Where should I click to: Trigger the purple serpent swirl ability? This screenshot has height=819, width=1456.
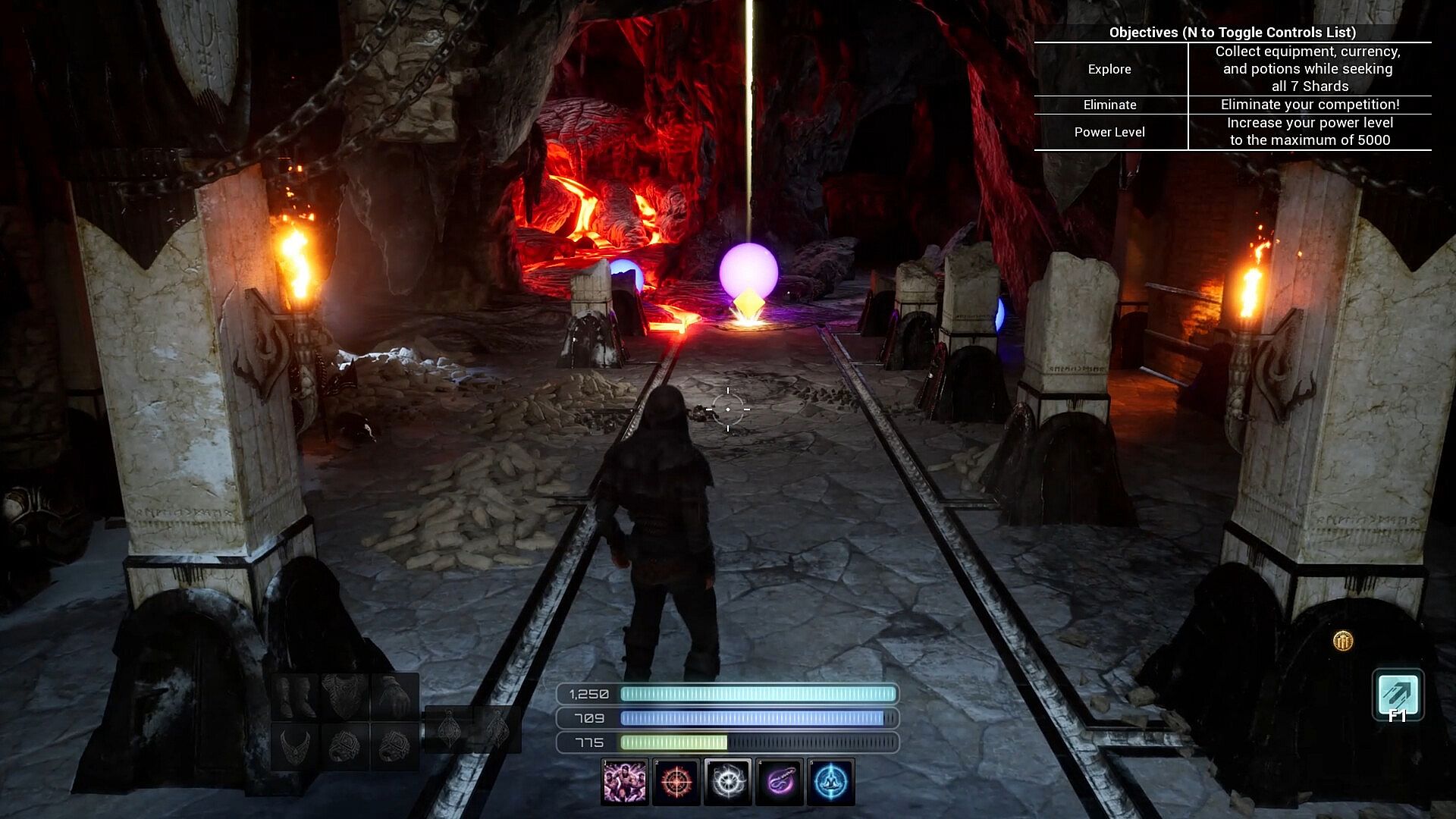pyautogui.click(x=780, y=782)
